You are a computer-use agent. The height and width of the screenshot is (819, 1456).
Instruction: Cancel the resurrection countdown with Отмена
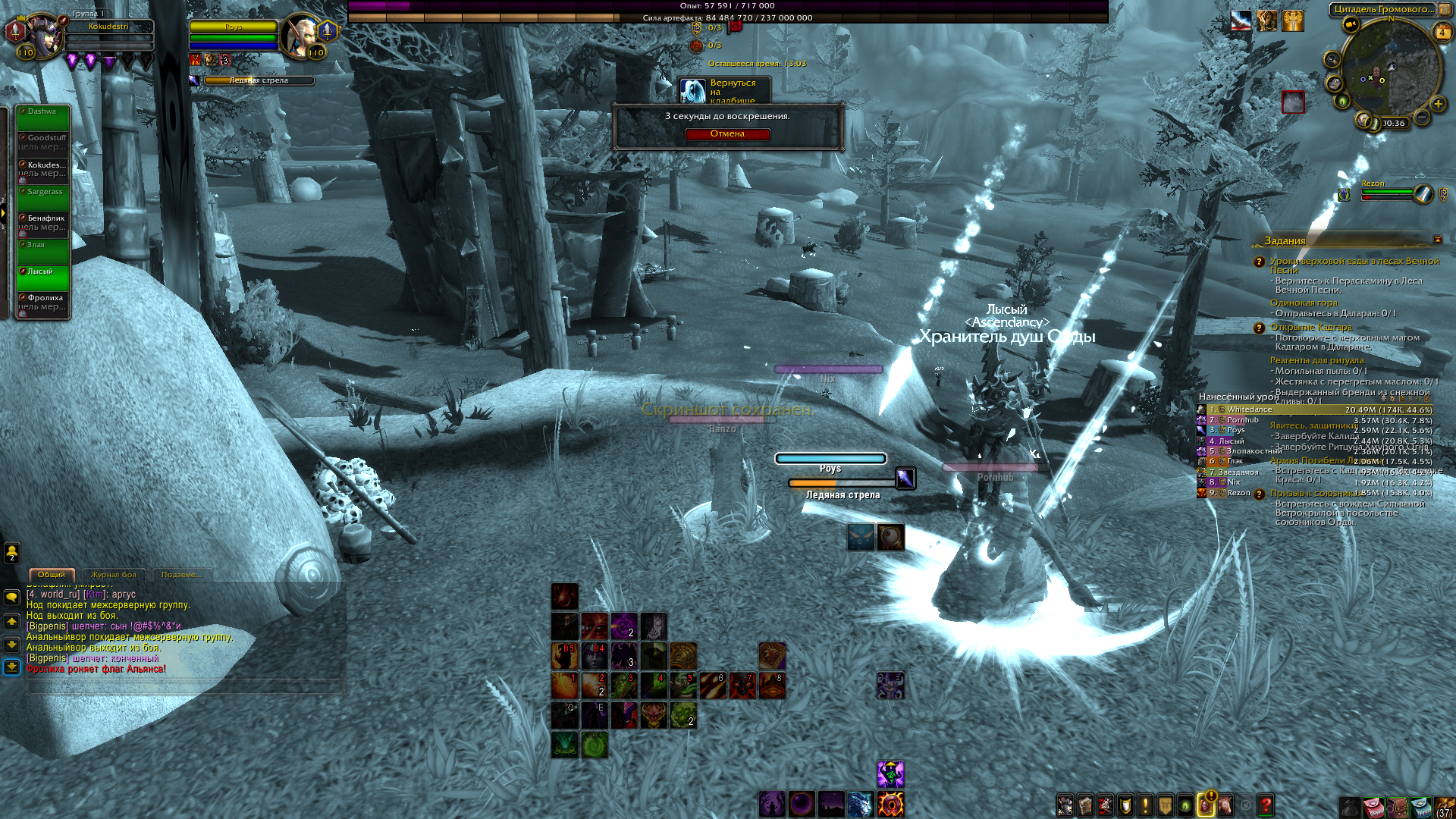coord(727,134)
